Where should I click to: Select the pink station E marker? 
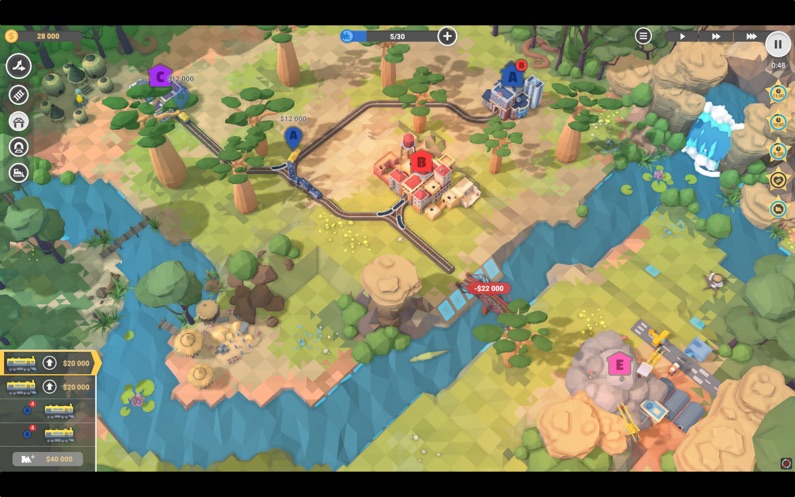(x=619, y=365)
